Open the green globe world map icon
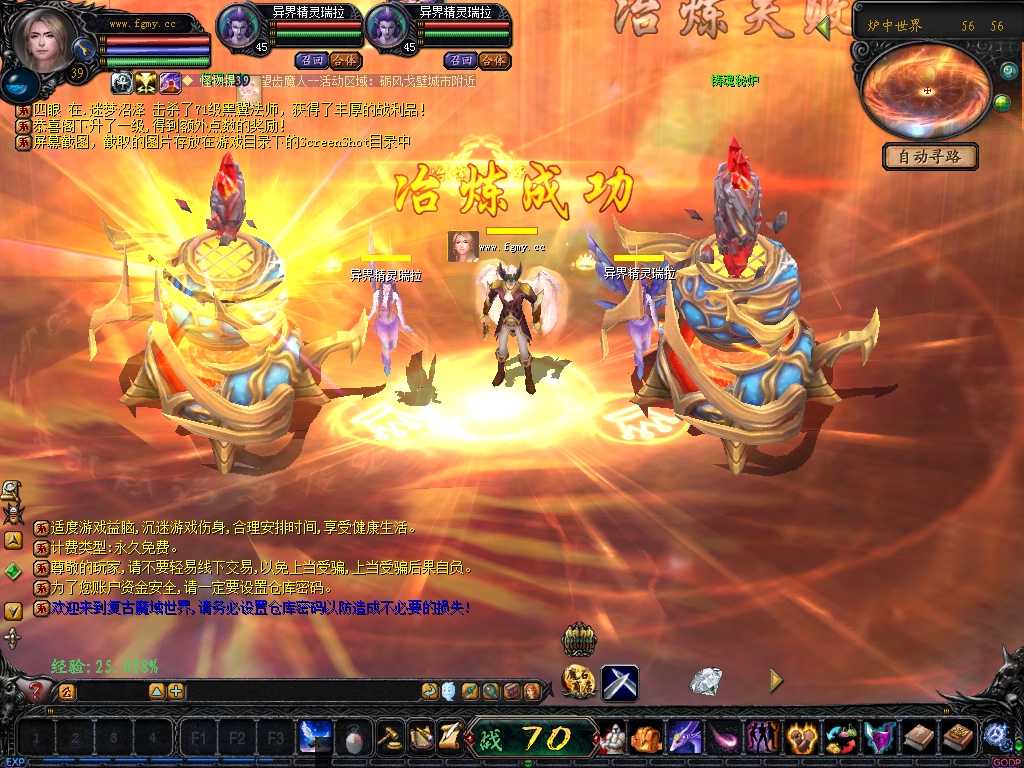Image resolution: width=1024 pixels, height=768 pixels. click(x=1001, y=103)
